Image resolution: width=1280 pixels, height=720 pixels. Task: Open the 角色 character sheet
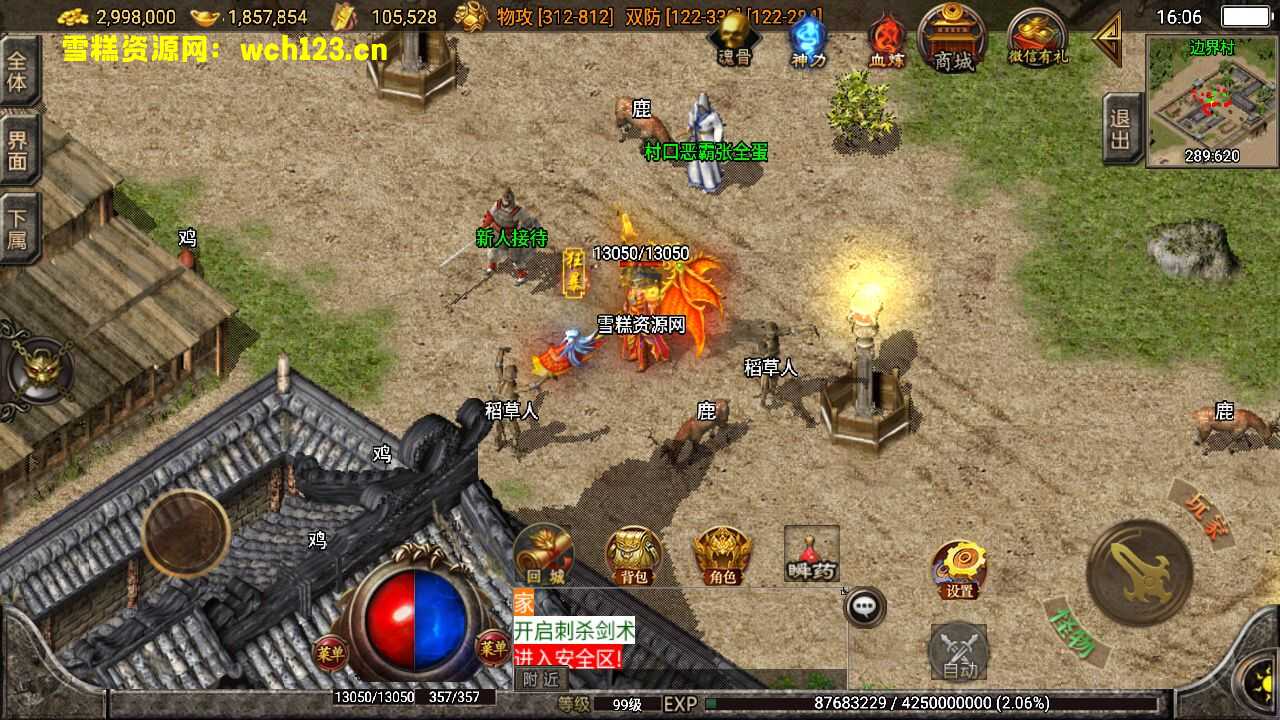coord(722,554)
